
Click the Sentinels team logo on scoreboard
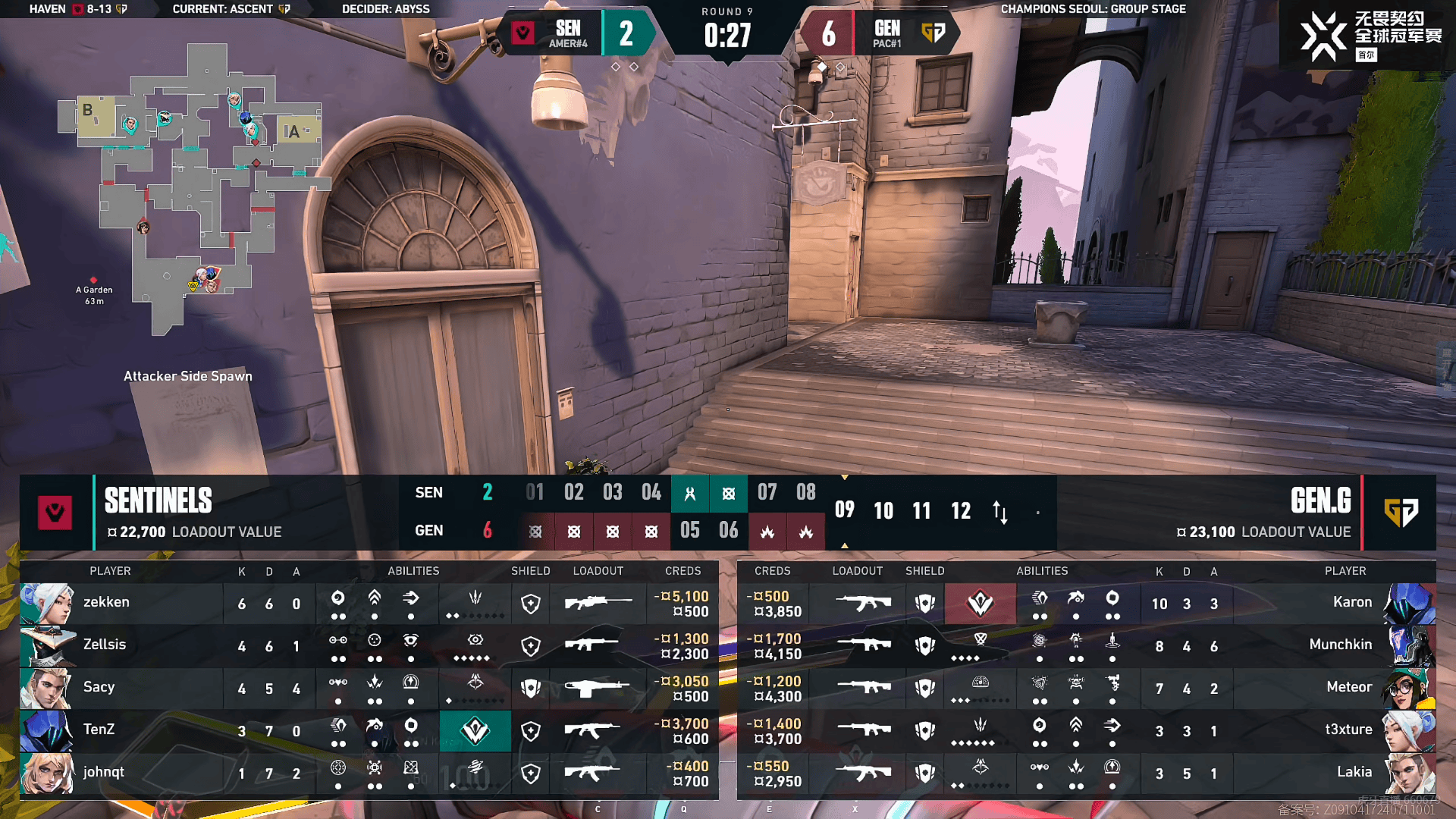[55, 513]
